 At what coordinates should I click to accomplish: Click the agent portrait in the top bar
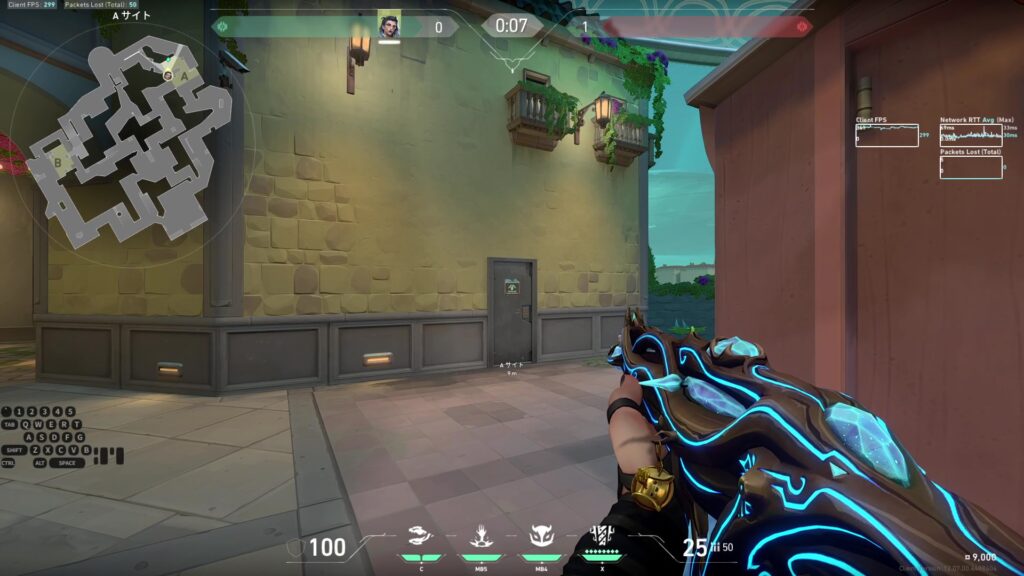[x=389, y=26]
